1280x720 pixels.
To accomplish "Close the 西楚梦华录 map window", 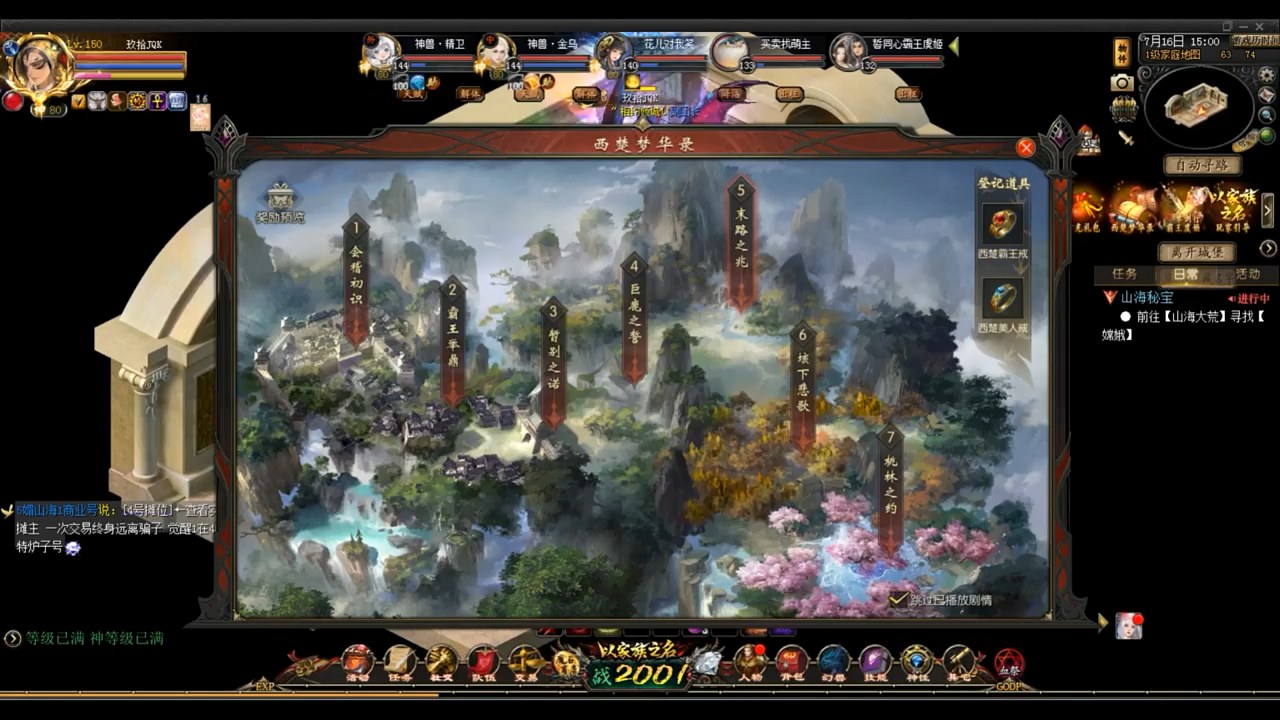I will (x=1025, y=148).
